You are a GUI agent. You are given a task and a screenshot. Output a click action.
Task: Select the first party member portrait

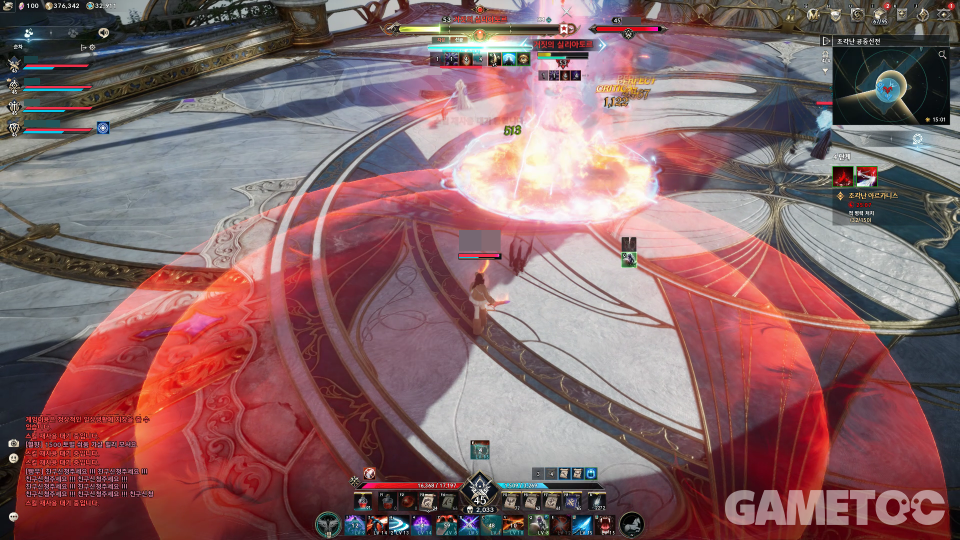14,64
